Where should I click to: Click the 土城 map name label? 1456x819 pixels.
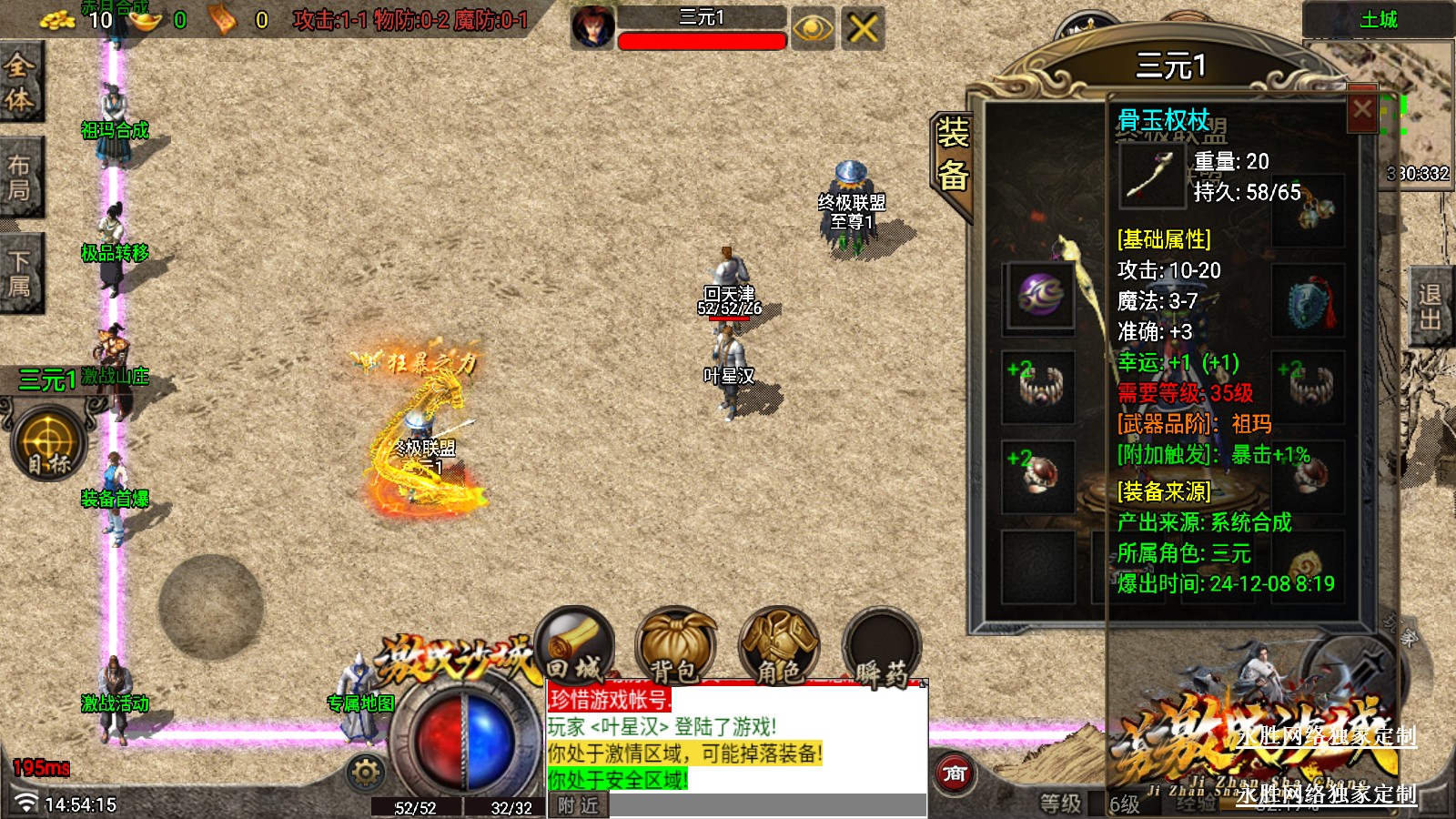(1378, 19)
